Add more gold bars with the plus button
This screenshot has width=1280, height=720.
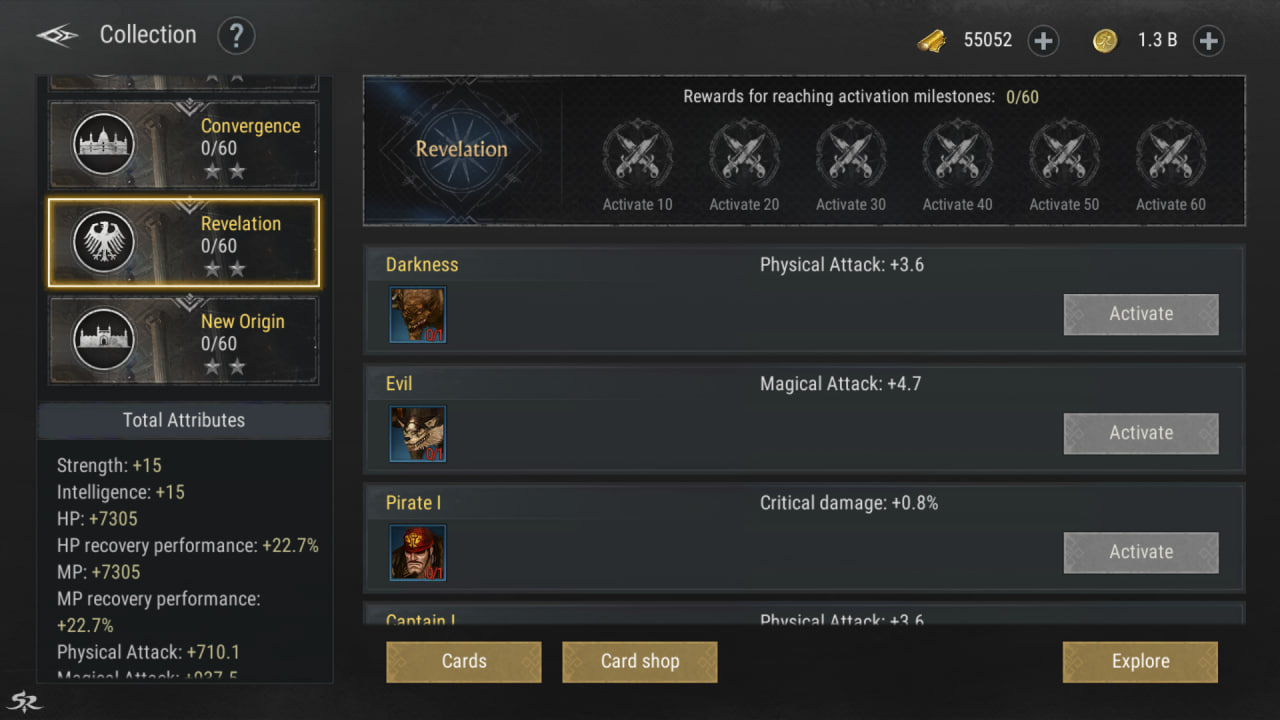[1043, 41]
